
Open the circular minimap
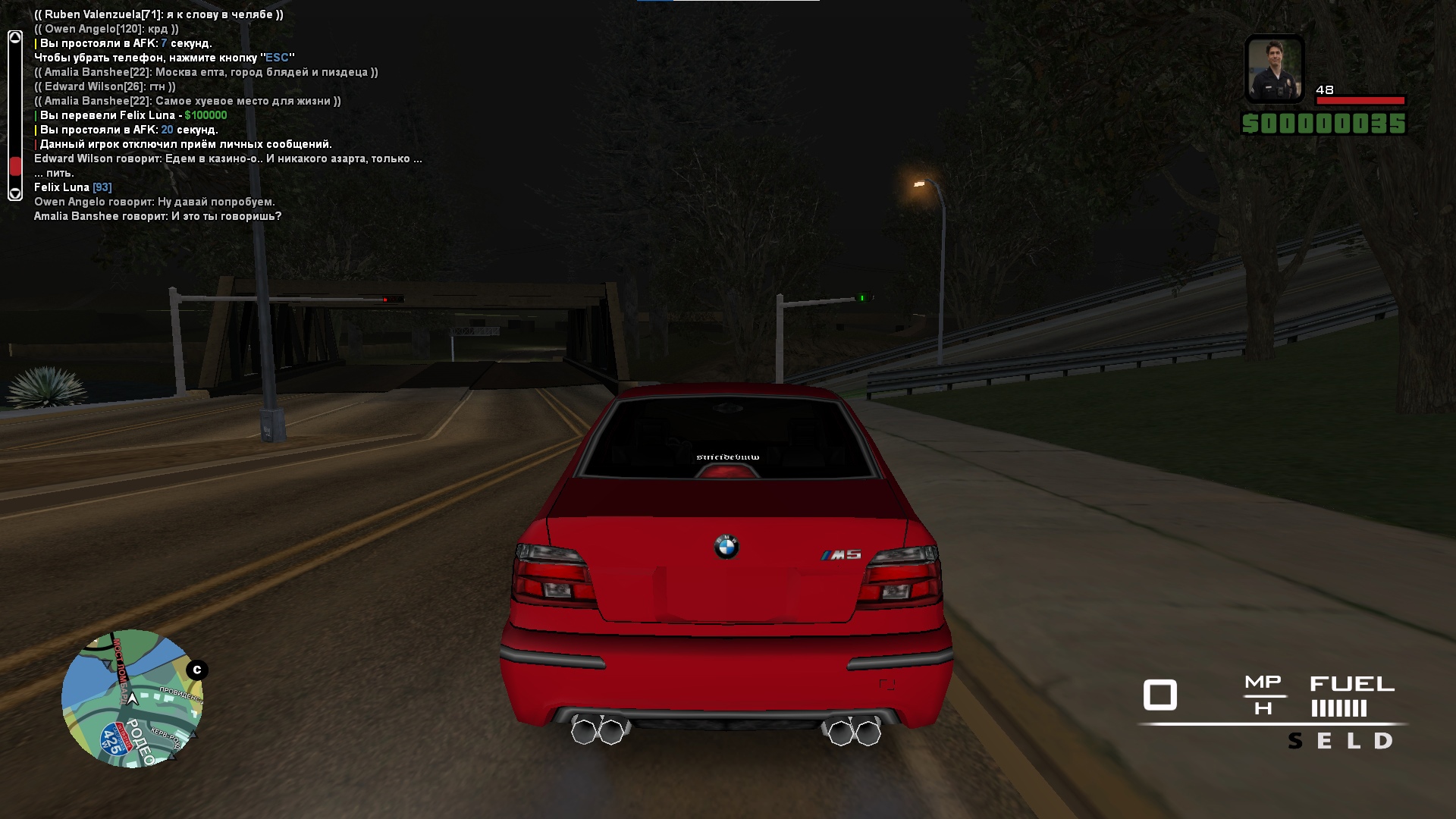click(x=132, y=698)
